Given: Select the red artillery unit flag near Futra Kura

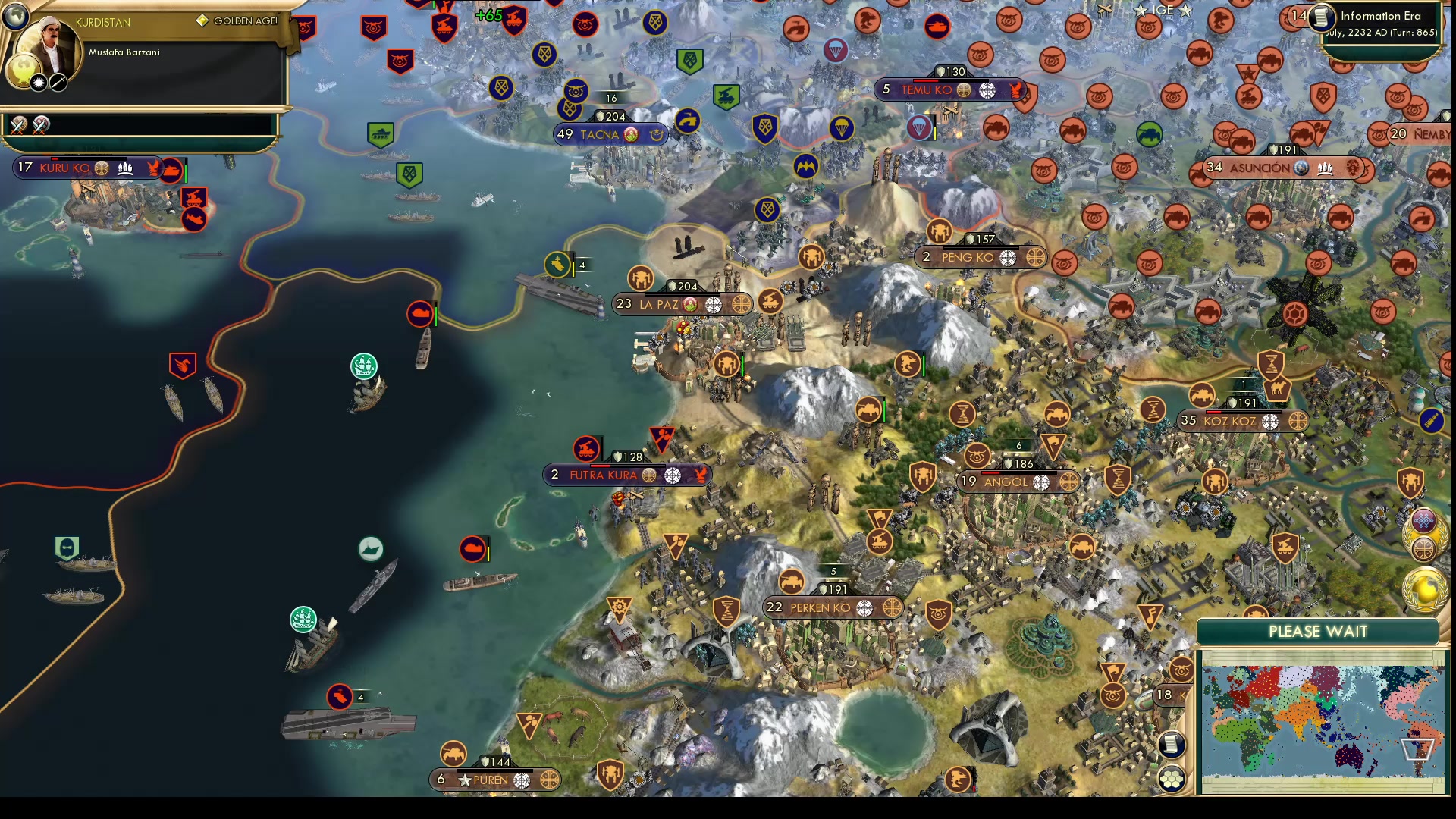Looking at the screenshot, I should (588, 450).
